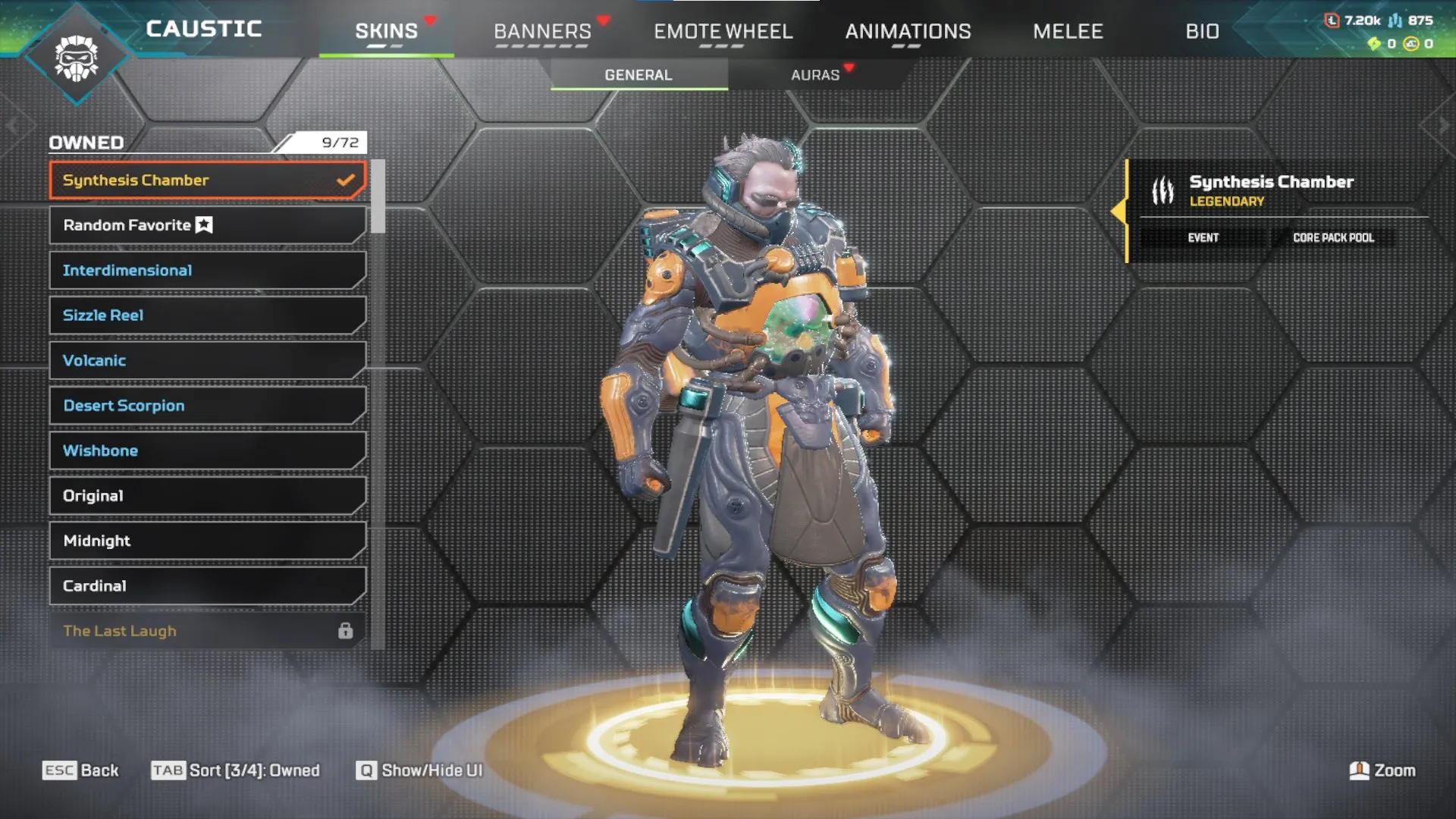The height and width of the screenshot is (819, 1456).
Task: Click the Crafting Metals currency icon
Action: tap(1395, 20)
